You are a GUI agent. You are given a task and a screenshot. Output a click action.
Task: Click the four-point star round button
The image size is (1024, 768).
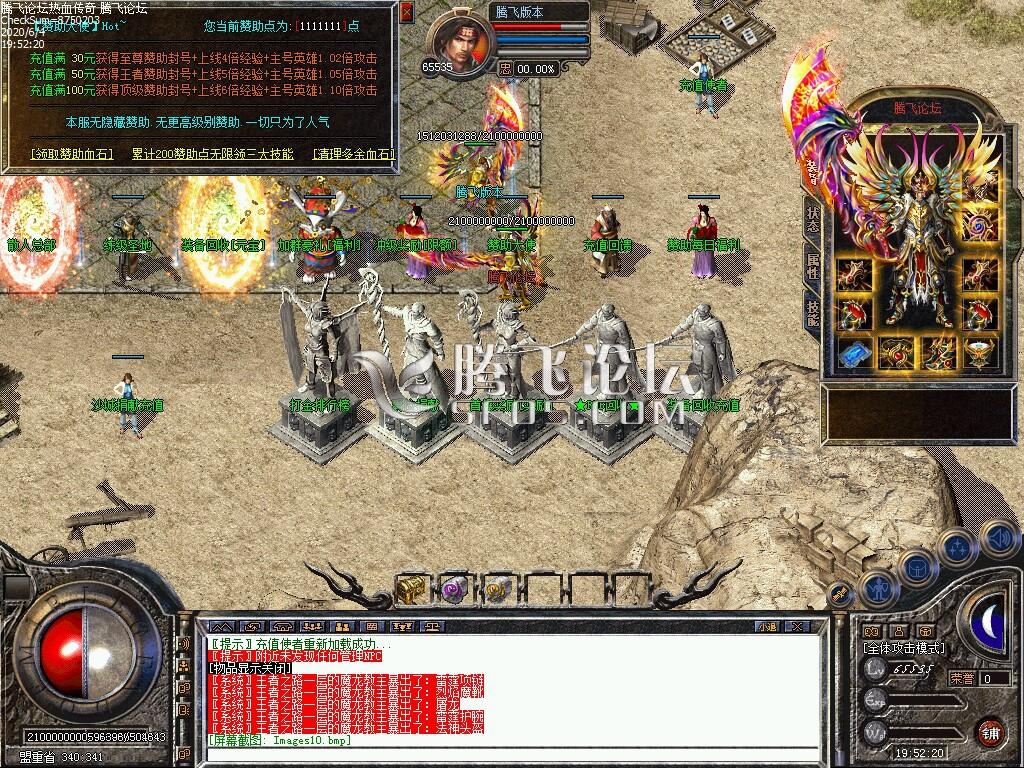(957, 549)
